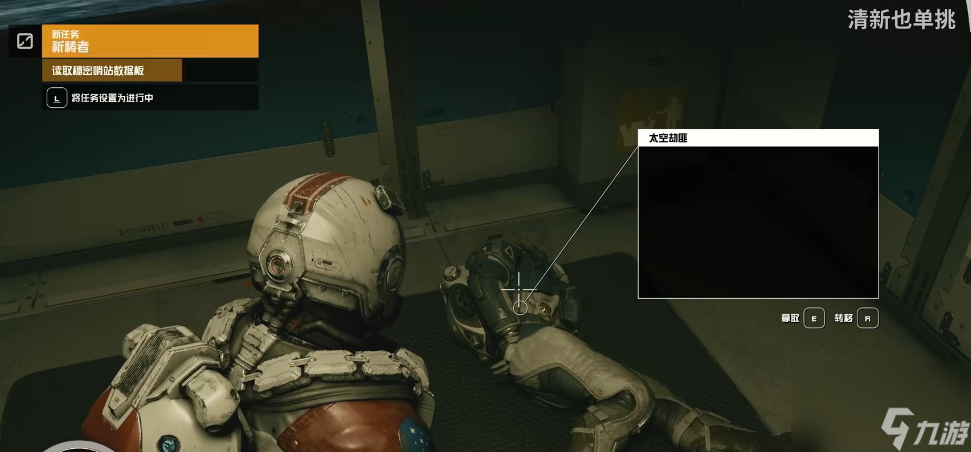Select the 太空劫匪 loot panel header

click(x=757, y=138)
